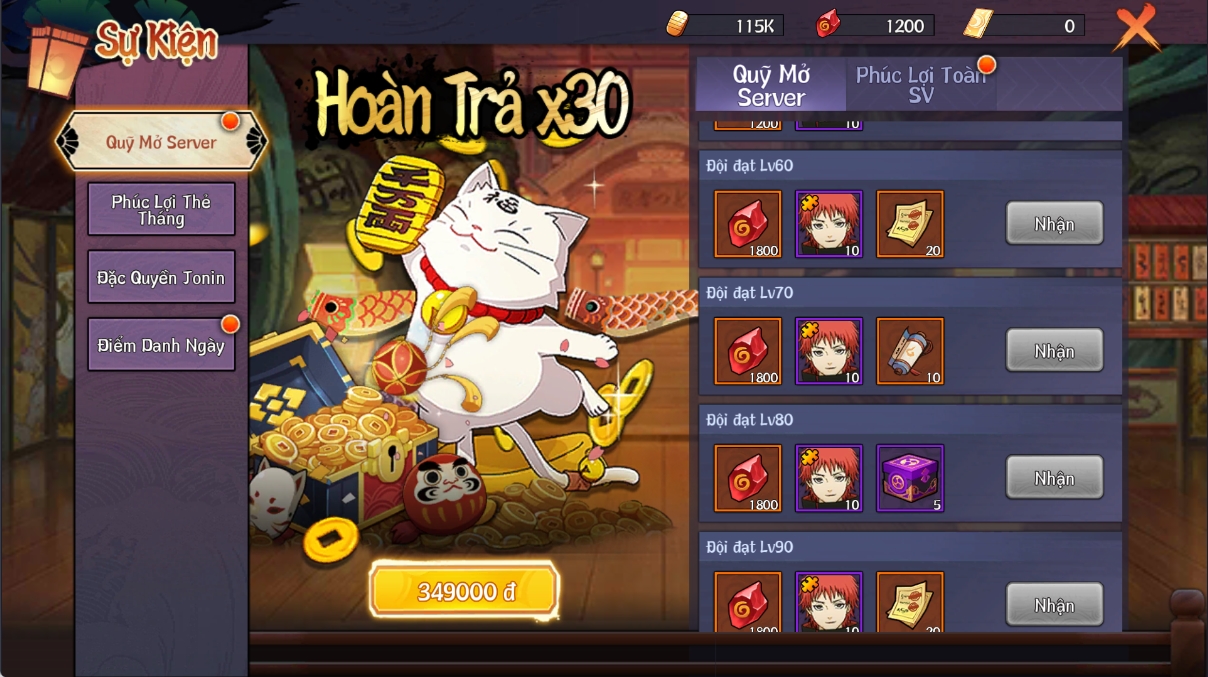Buy the fund for 349000 đ
Viewport: 1208px width, 677px height.
[x=464, y=591]
